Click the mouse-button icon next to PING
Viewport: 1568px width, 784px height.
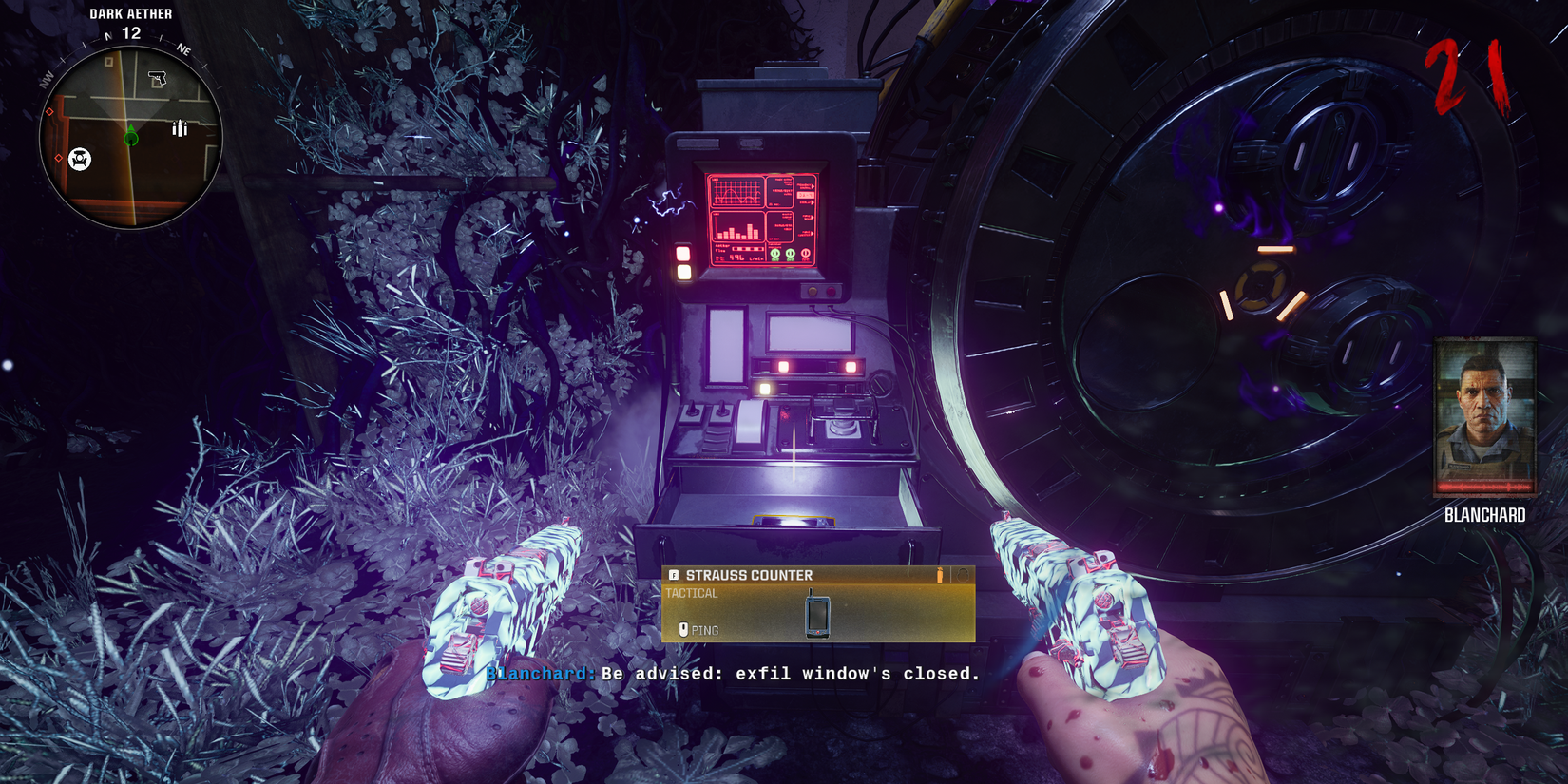click(683, 630)
